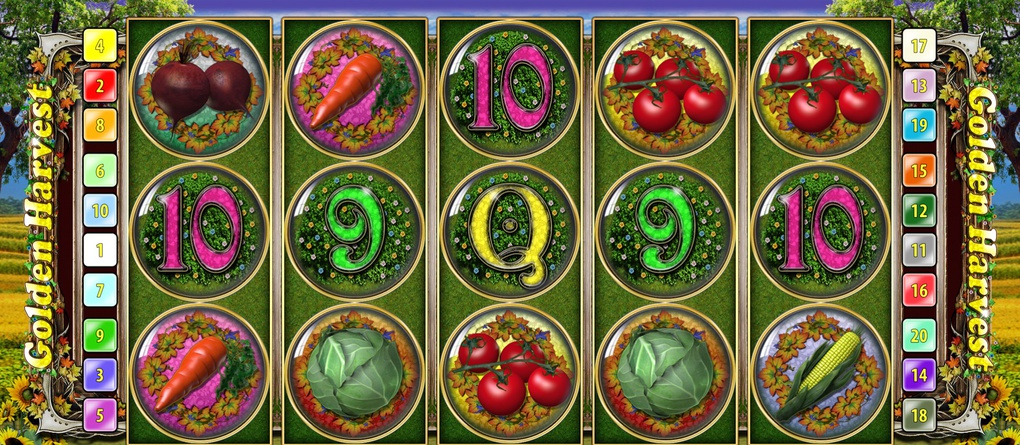Select the purple payline 14 marker

coord(919,374)
